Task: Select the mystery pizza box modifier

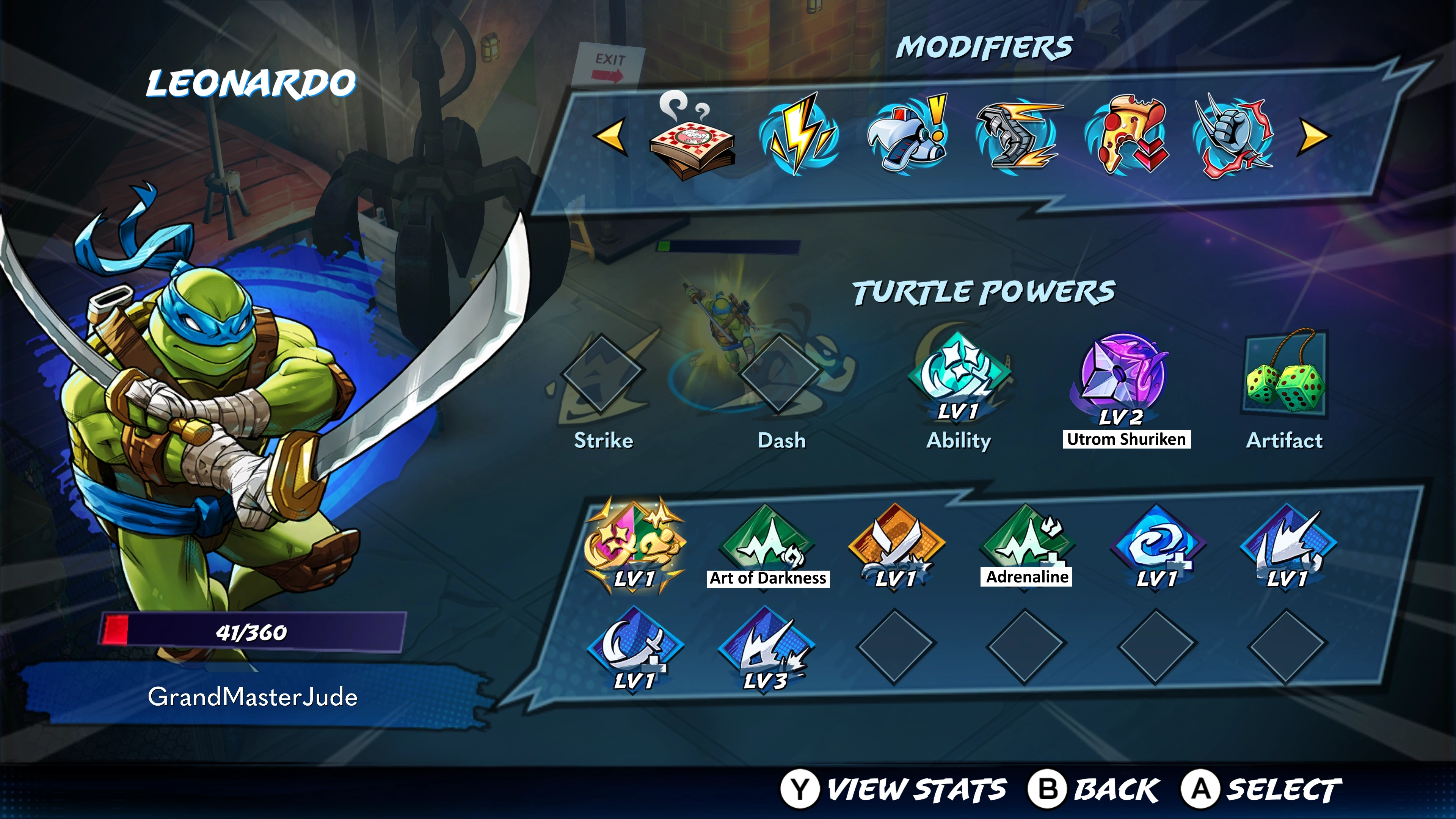Action: (692, 139)
